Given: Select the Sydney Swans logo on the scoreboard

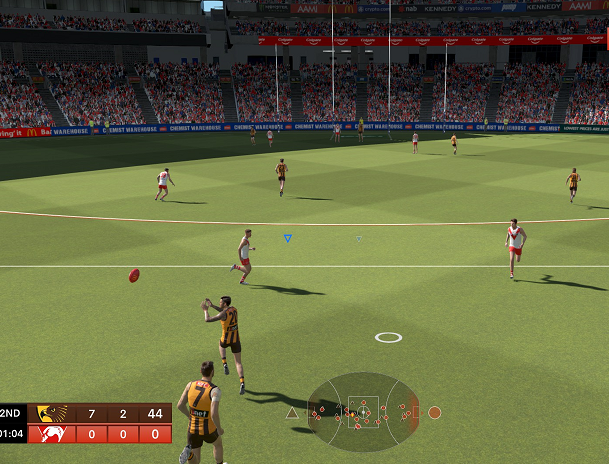Looking at the screenshot, I should tap(52, 434).
